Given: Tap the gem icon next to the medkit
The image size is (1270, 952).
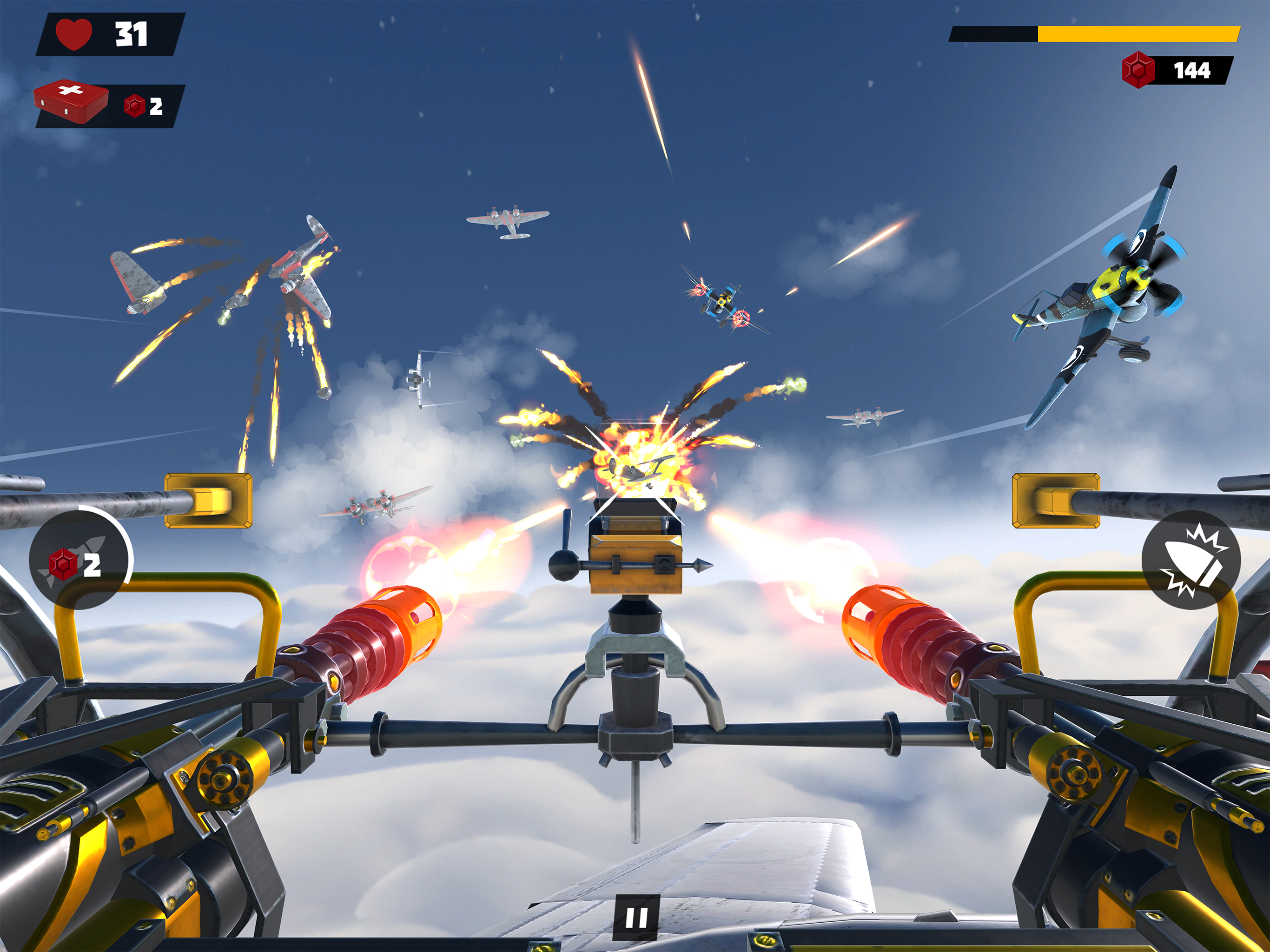Looking at the screenshot, I should coord(135,106).
